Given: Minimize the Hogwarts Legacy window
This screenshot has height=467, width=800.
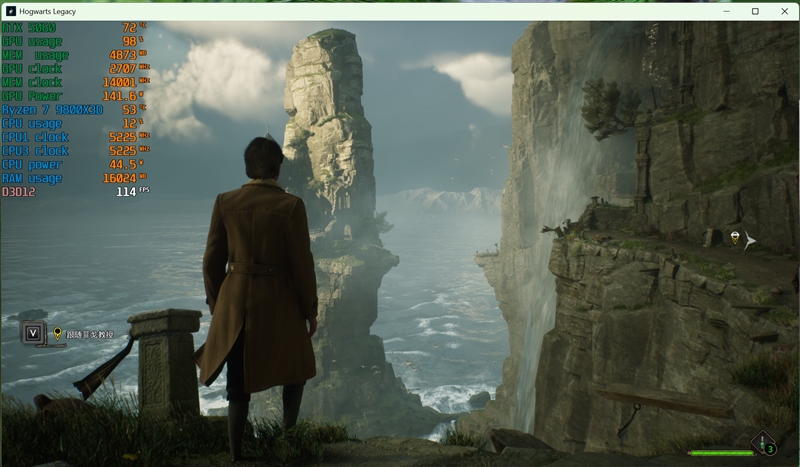Looking at the screenshot, I should pyautogui.click(x=728, y=11).
